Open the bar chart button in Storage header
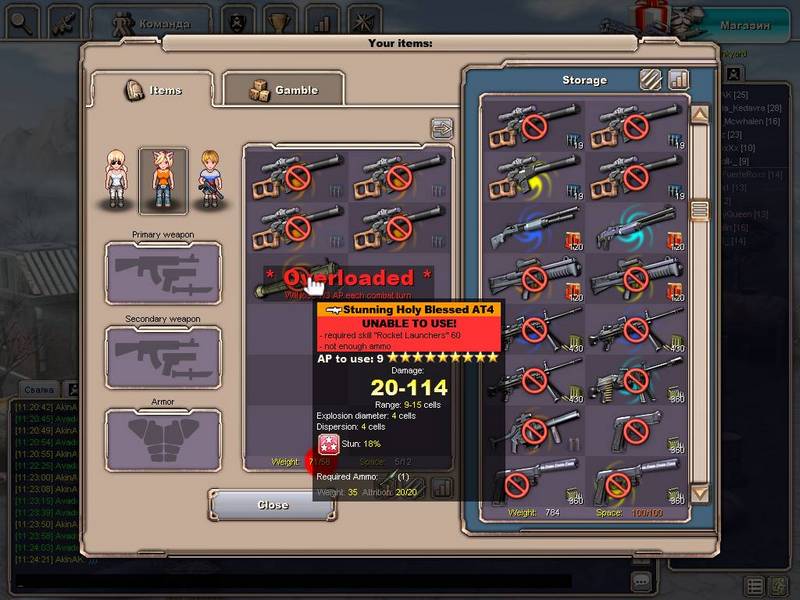The width and height of the screenshot is (800, 600). pos(679,79)
